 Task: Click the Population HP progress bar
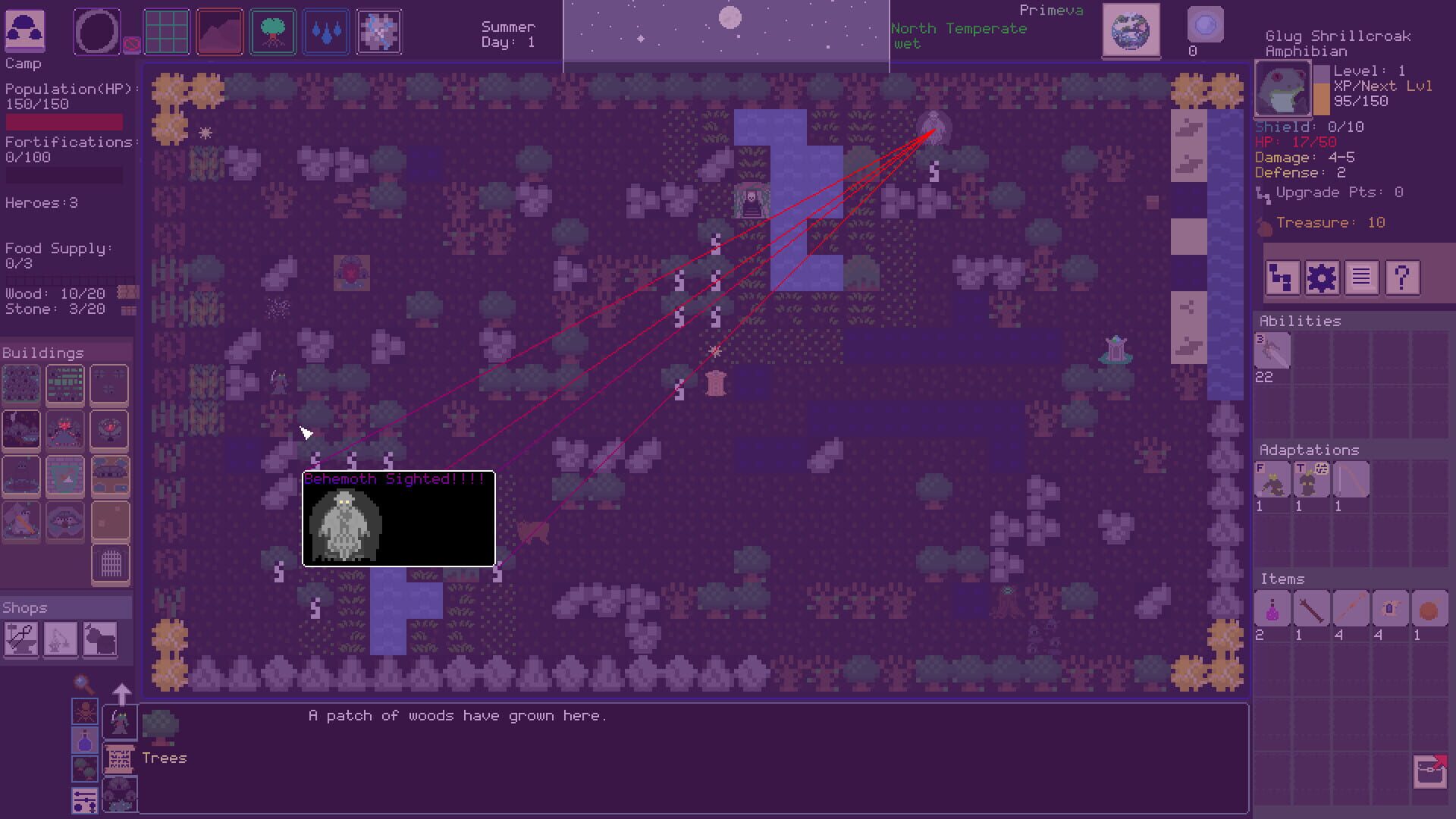tap(63, 121)
